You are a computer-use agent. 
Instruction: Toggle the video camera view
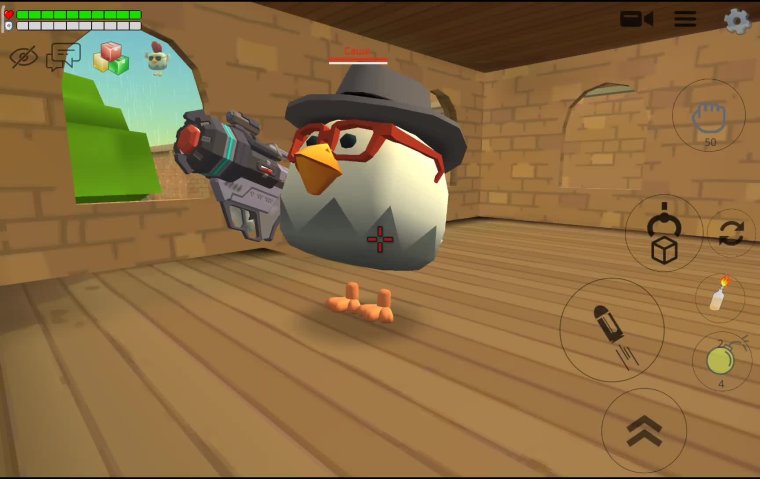(x=636, y=19)
